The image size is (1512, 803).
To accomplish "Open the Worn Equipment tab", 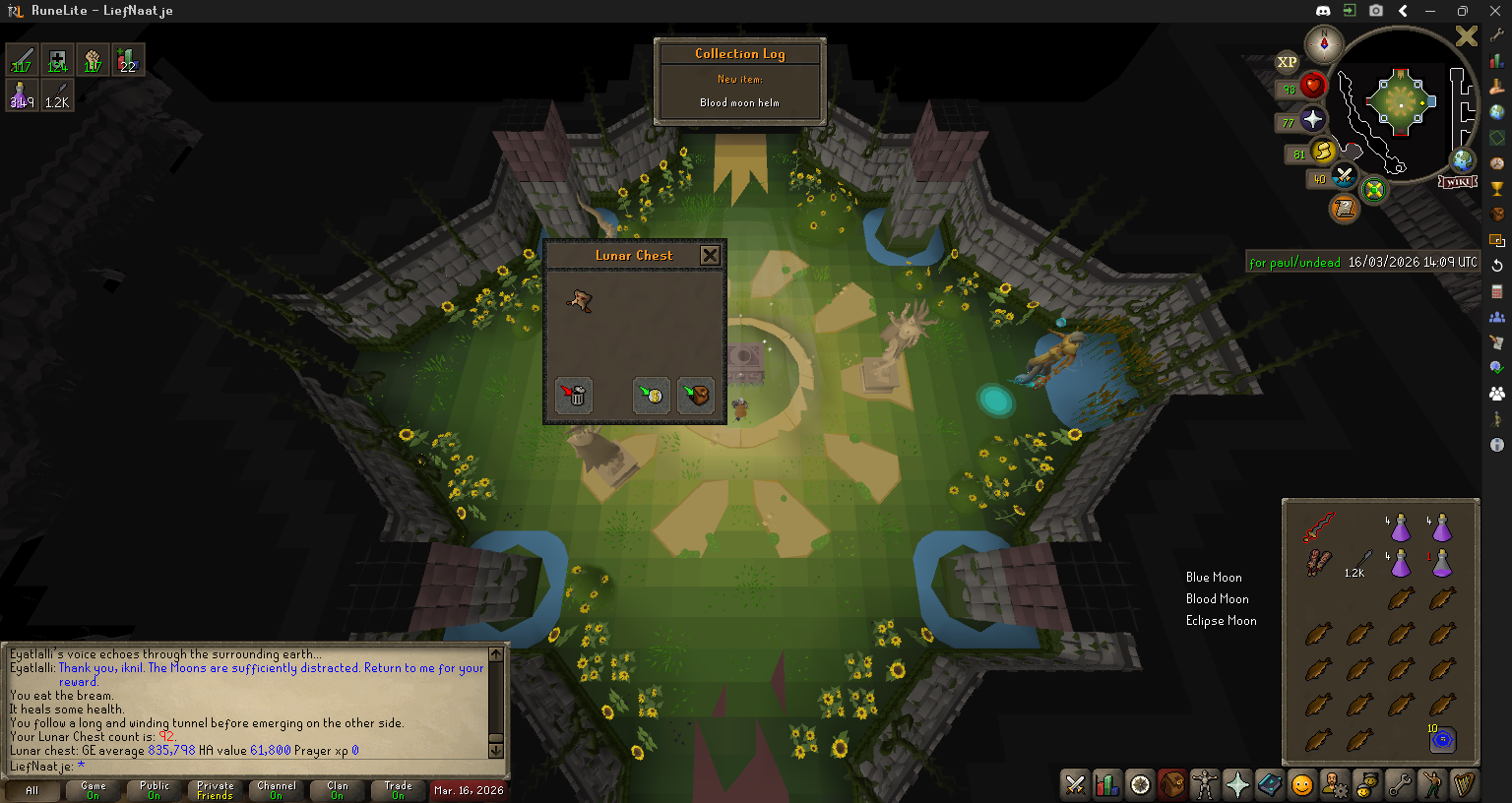I will pos(1205,784).
